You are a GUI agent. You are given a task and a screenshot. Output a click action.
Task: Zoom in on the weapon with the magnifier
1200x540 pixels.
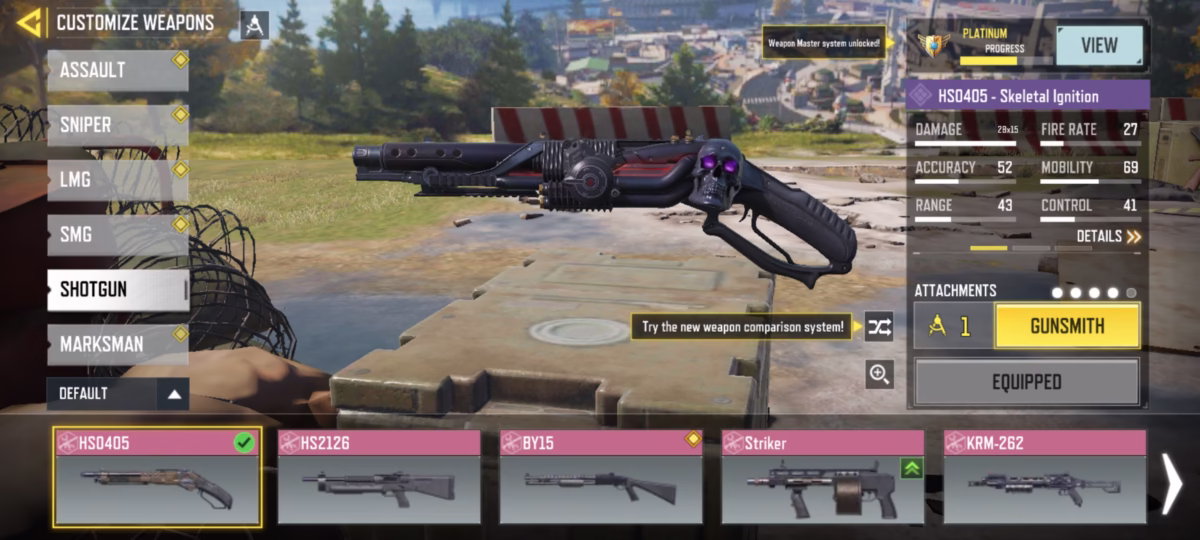pyautogui.click(x=879, y=375)
